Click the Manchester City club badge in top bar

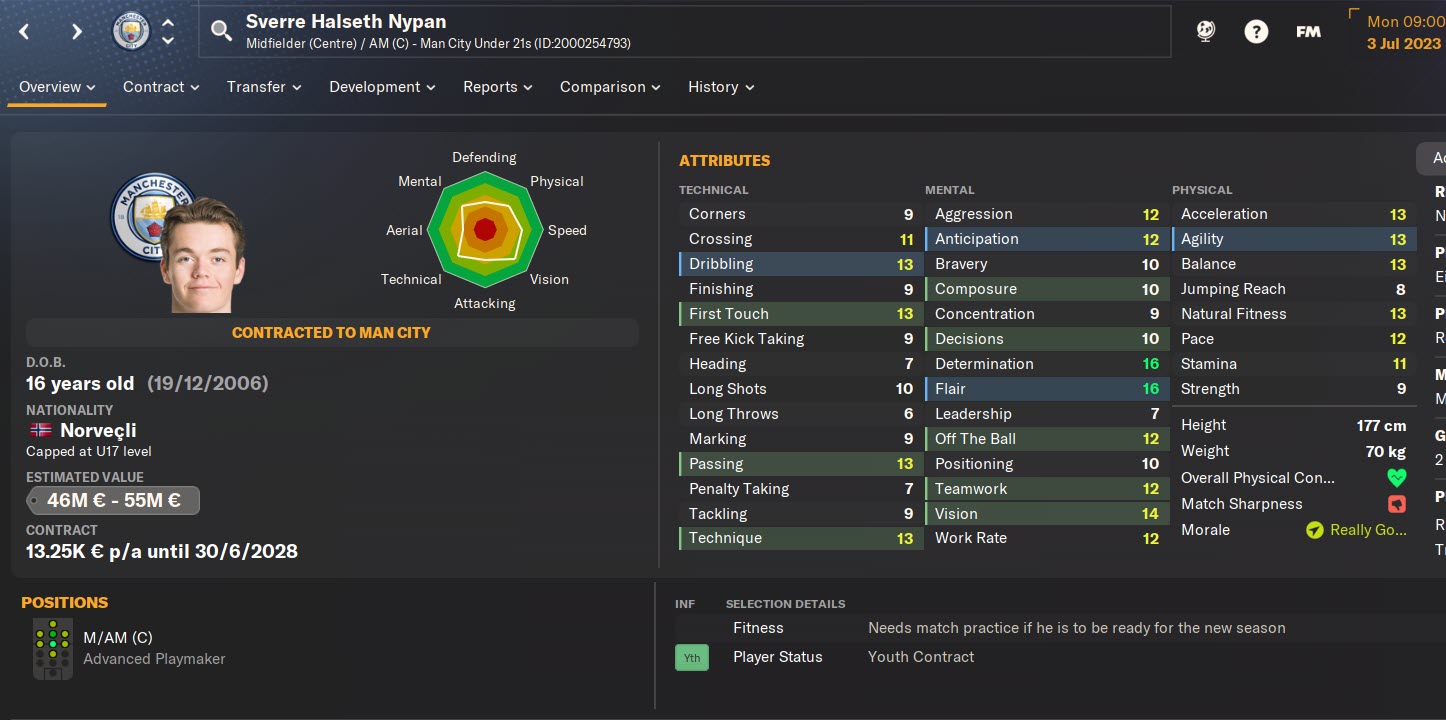point(130,32)
